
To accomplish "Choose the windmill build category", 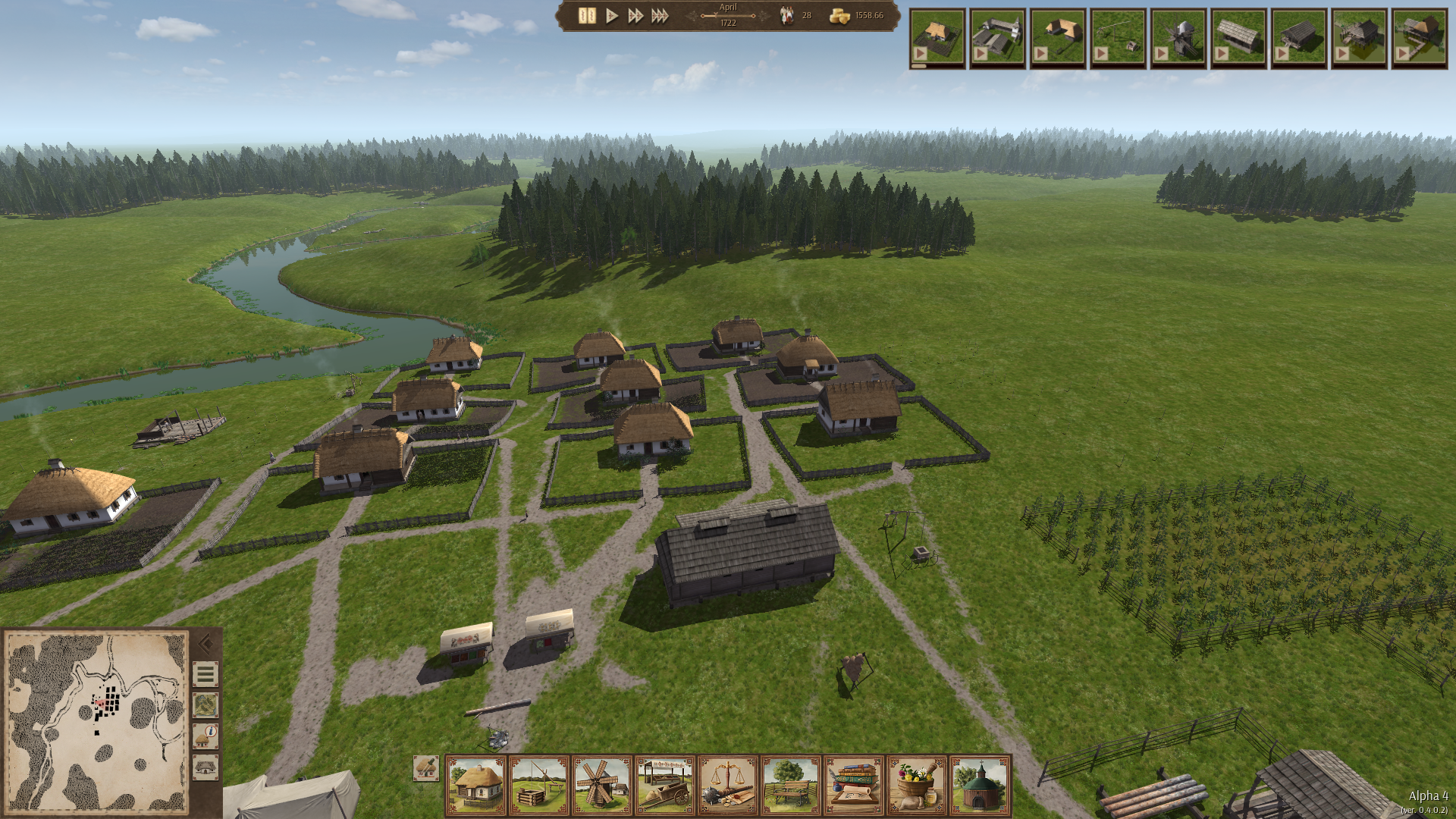I will [x=602, y=786].
